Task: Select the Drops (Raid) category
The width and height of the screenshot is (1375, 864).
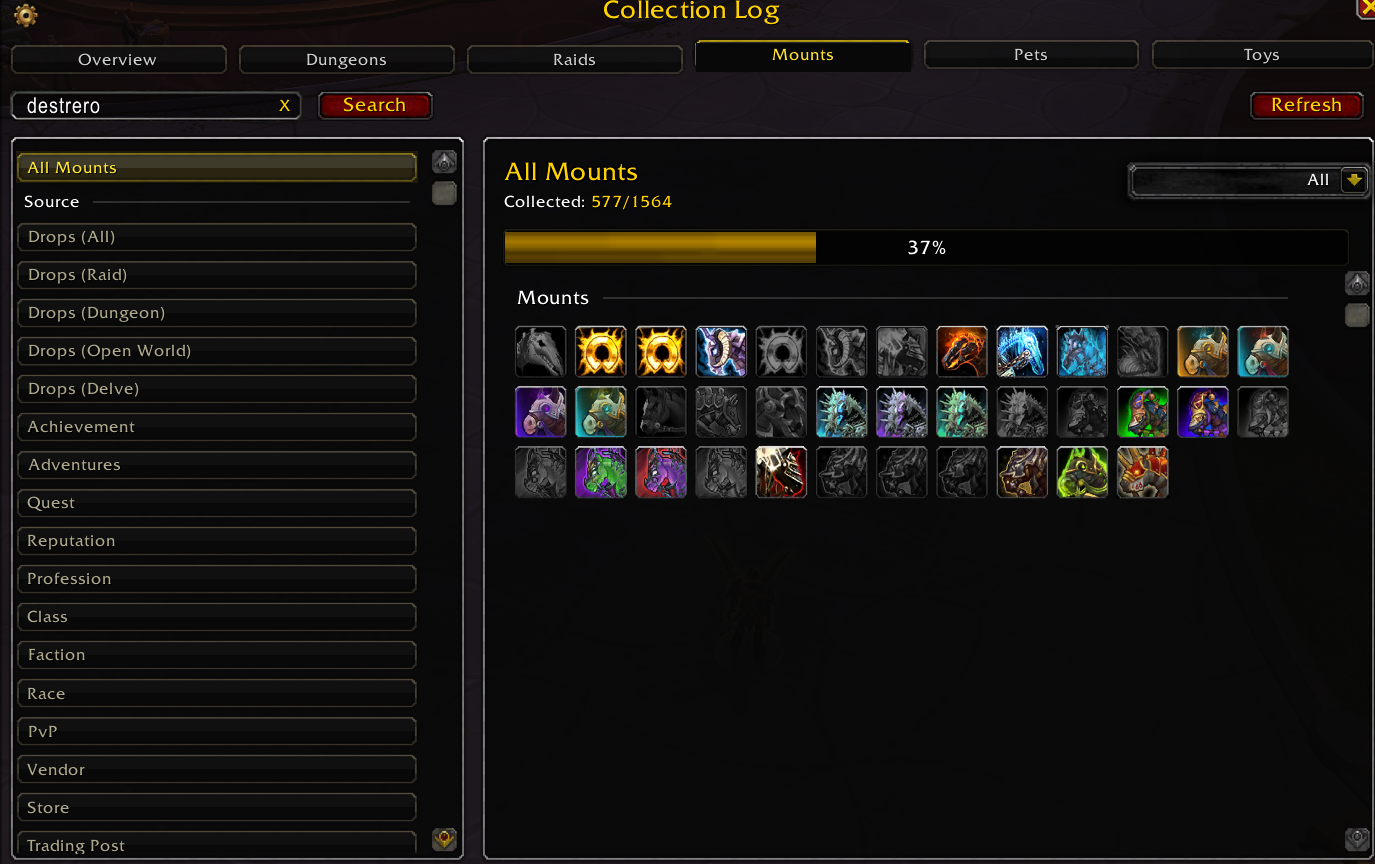Action: (216, 275)
